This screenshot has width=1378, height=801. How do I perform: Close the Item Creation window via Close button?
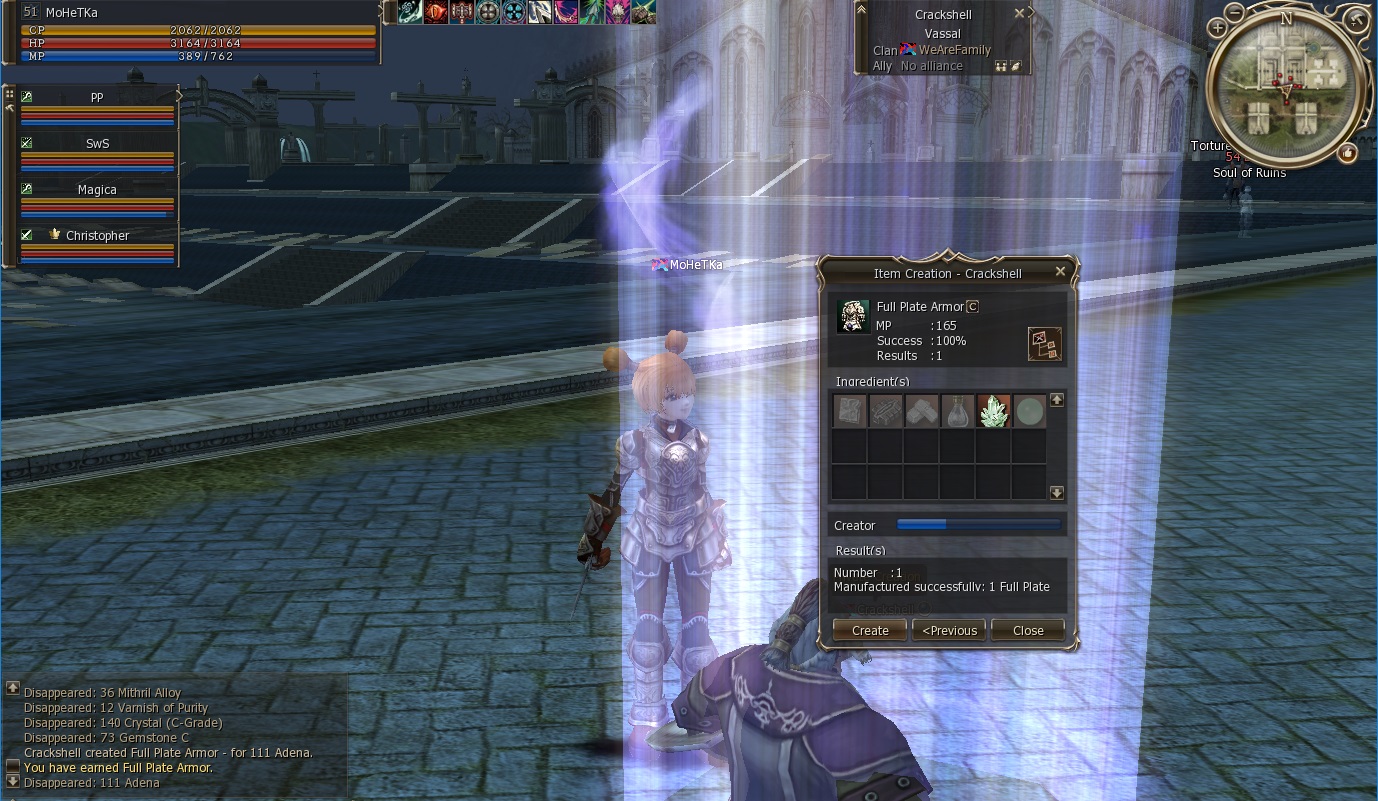[1028, 630]
